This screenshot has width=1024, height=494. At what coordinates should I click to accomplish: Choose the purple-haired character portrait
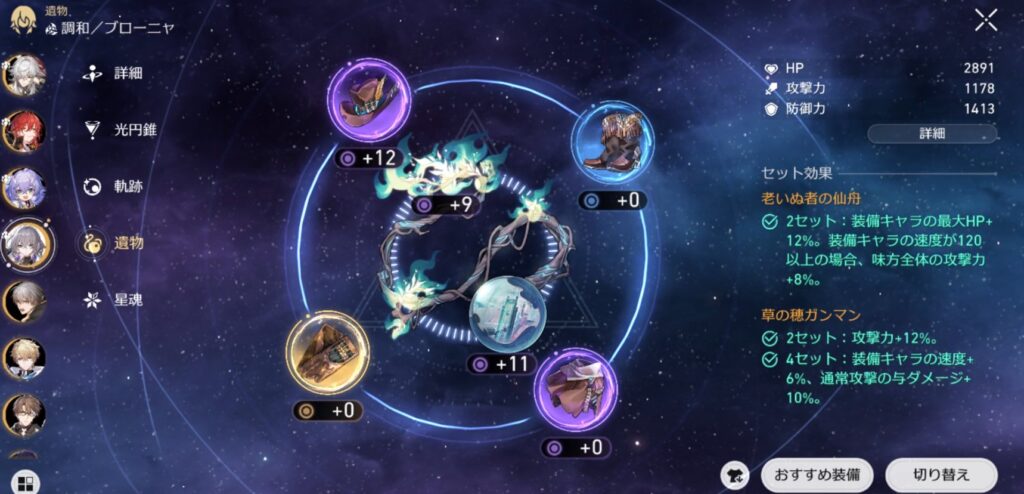pyautogui.click(x=22, y=187)
